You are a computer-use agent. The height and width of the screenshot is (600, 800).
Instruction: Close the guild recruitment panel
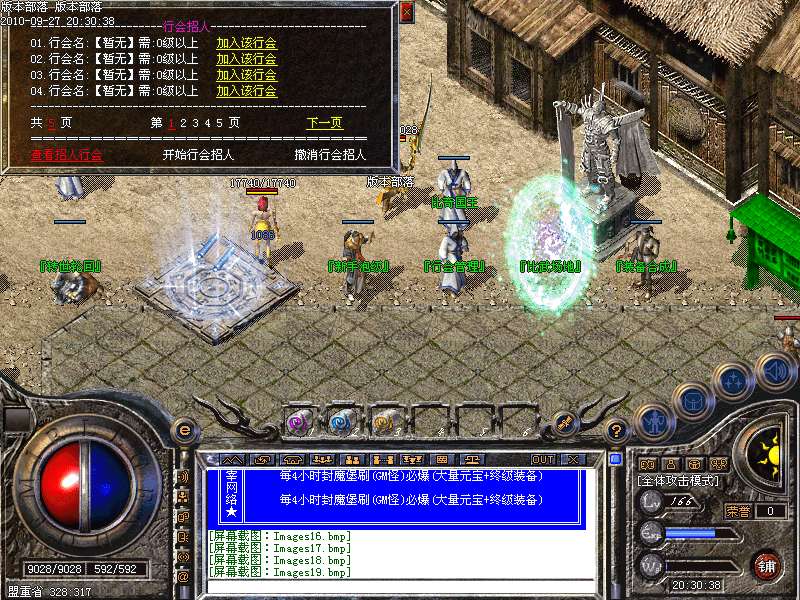[406, 12]
